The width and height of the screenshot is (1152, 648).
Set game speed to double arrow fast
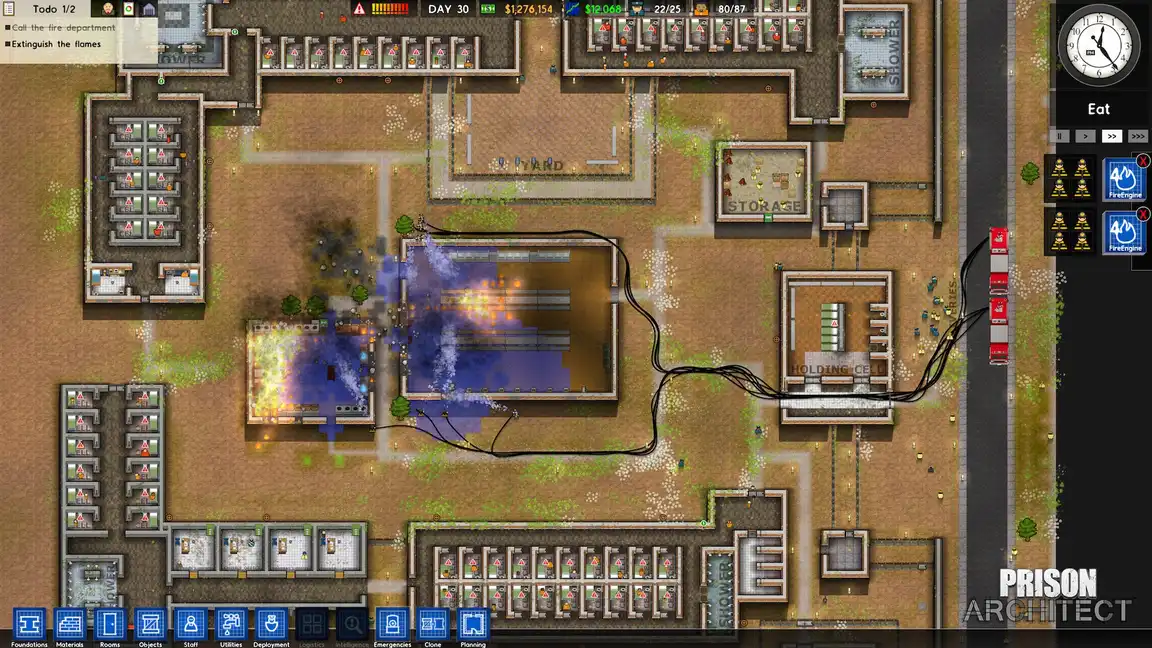click(x=1111, y=136)
